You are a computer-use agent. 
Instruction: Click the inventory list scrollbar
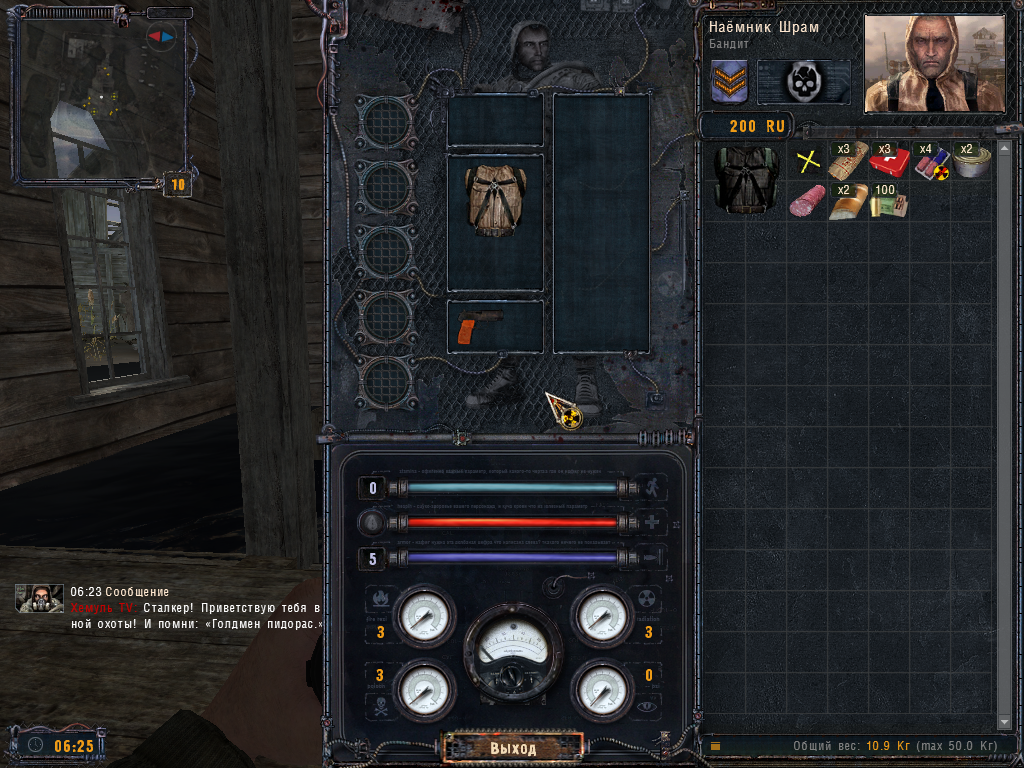click(x=1004, y=430)
